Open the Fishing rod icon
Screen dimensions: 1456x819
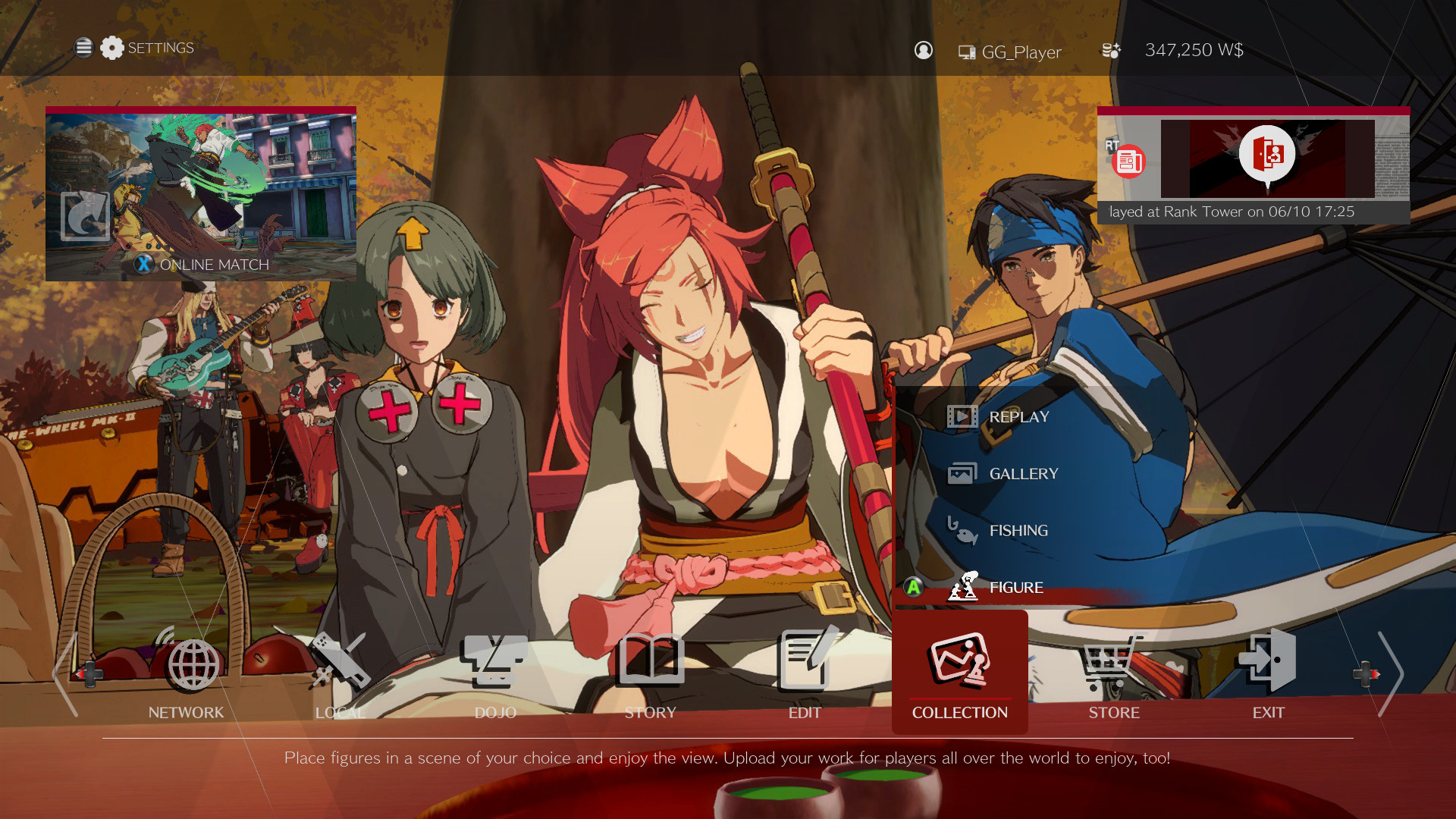pos(962,531)
